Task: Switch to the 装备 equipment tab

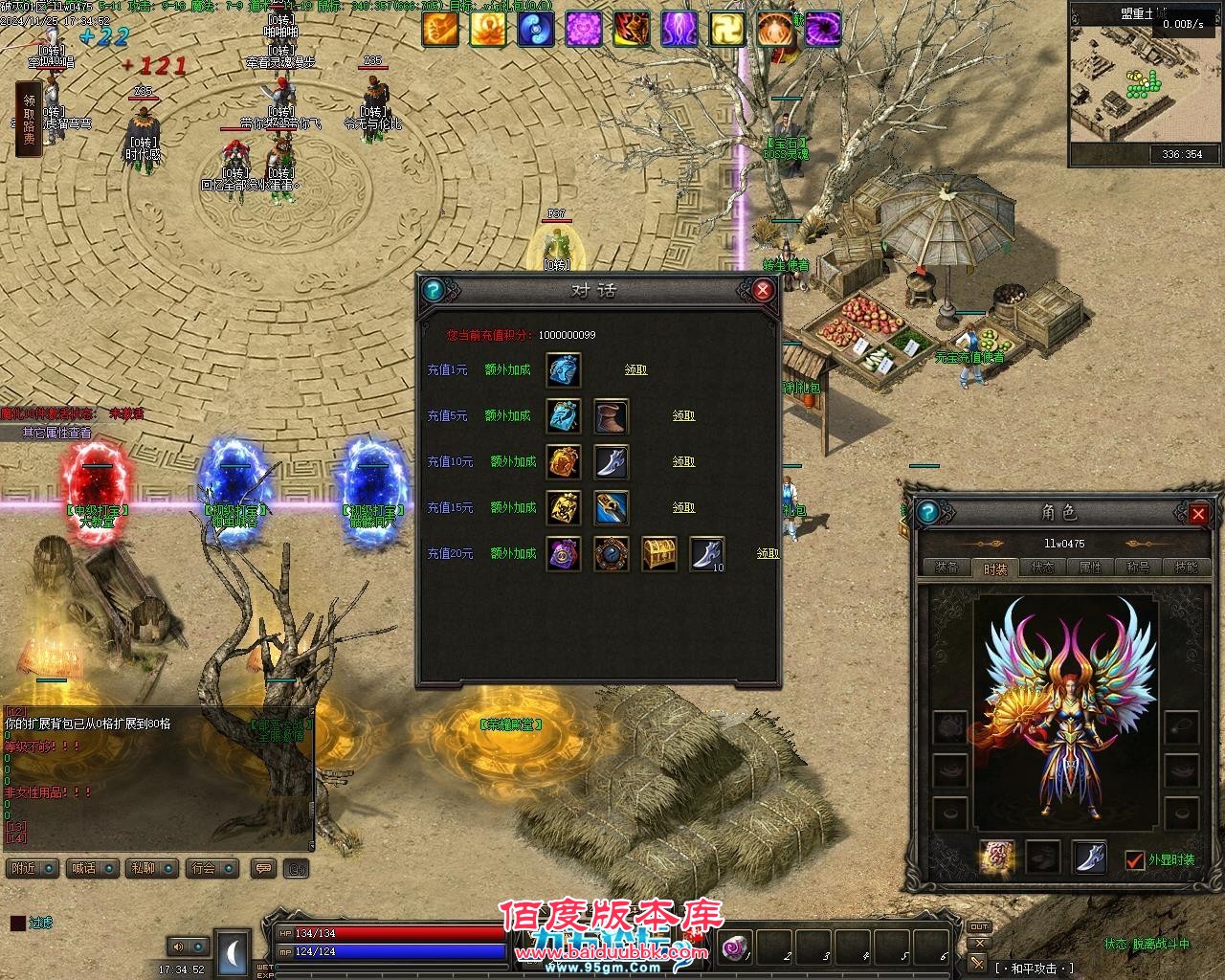Action: pos(947,568)
